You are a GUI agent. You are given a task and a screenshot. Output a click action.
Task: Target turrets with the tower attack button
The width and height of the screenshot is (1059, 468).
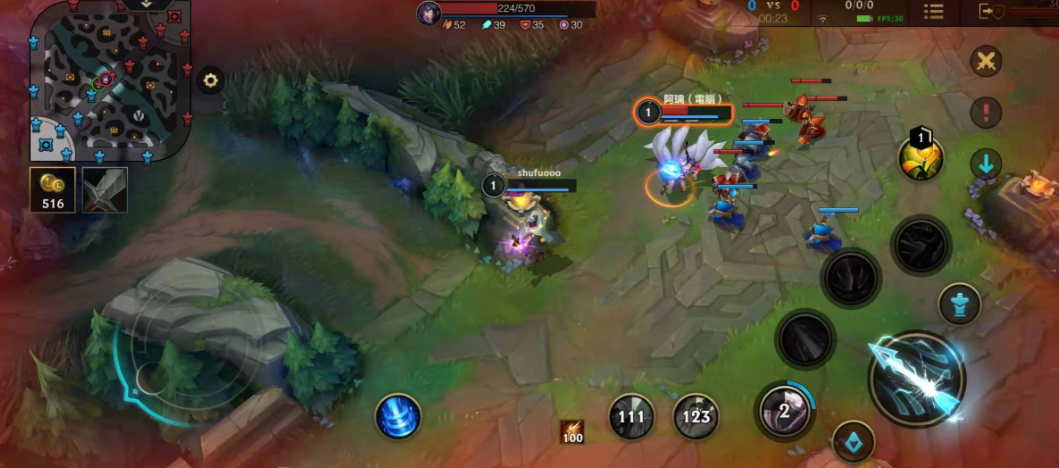click(x=959, y=304)
